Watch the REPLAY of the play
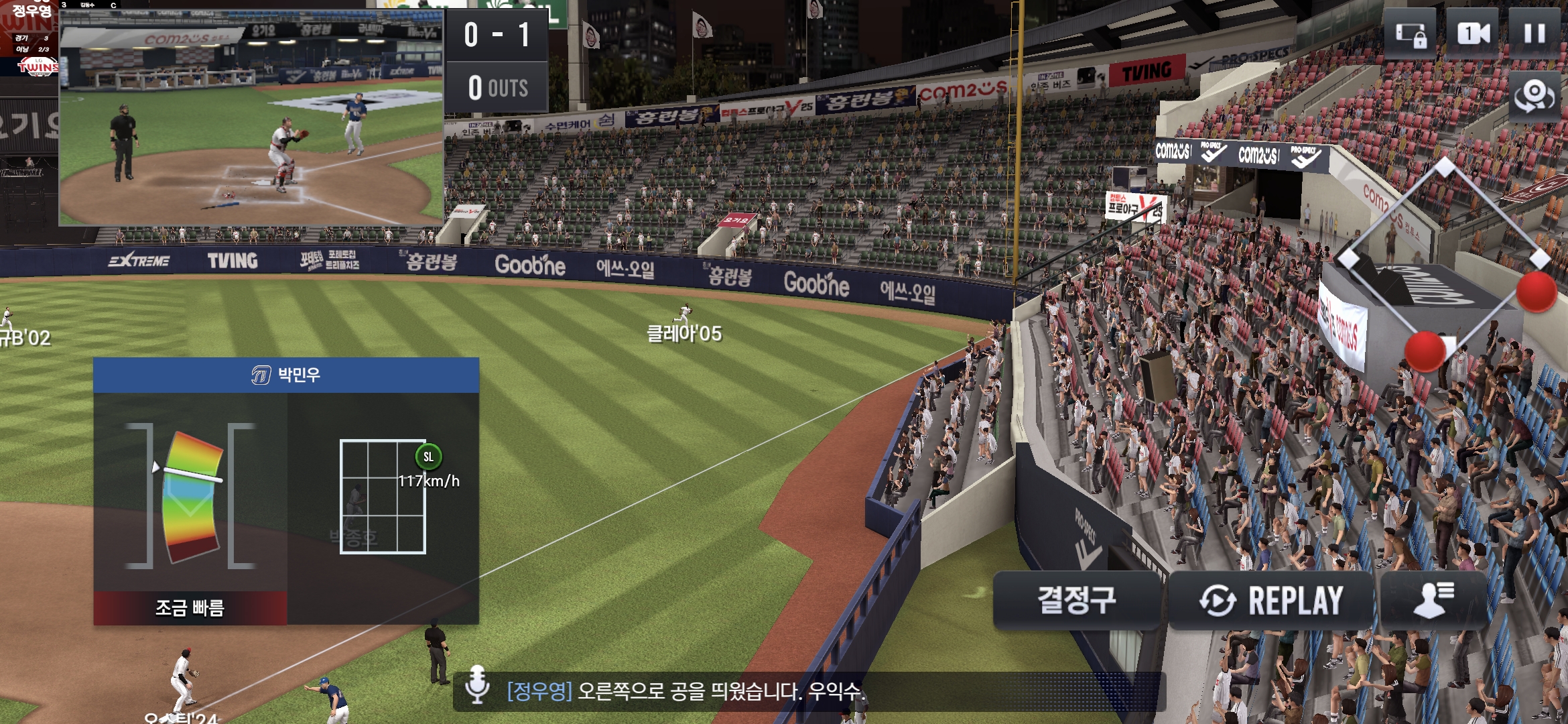 (x=1271, y=600)
